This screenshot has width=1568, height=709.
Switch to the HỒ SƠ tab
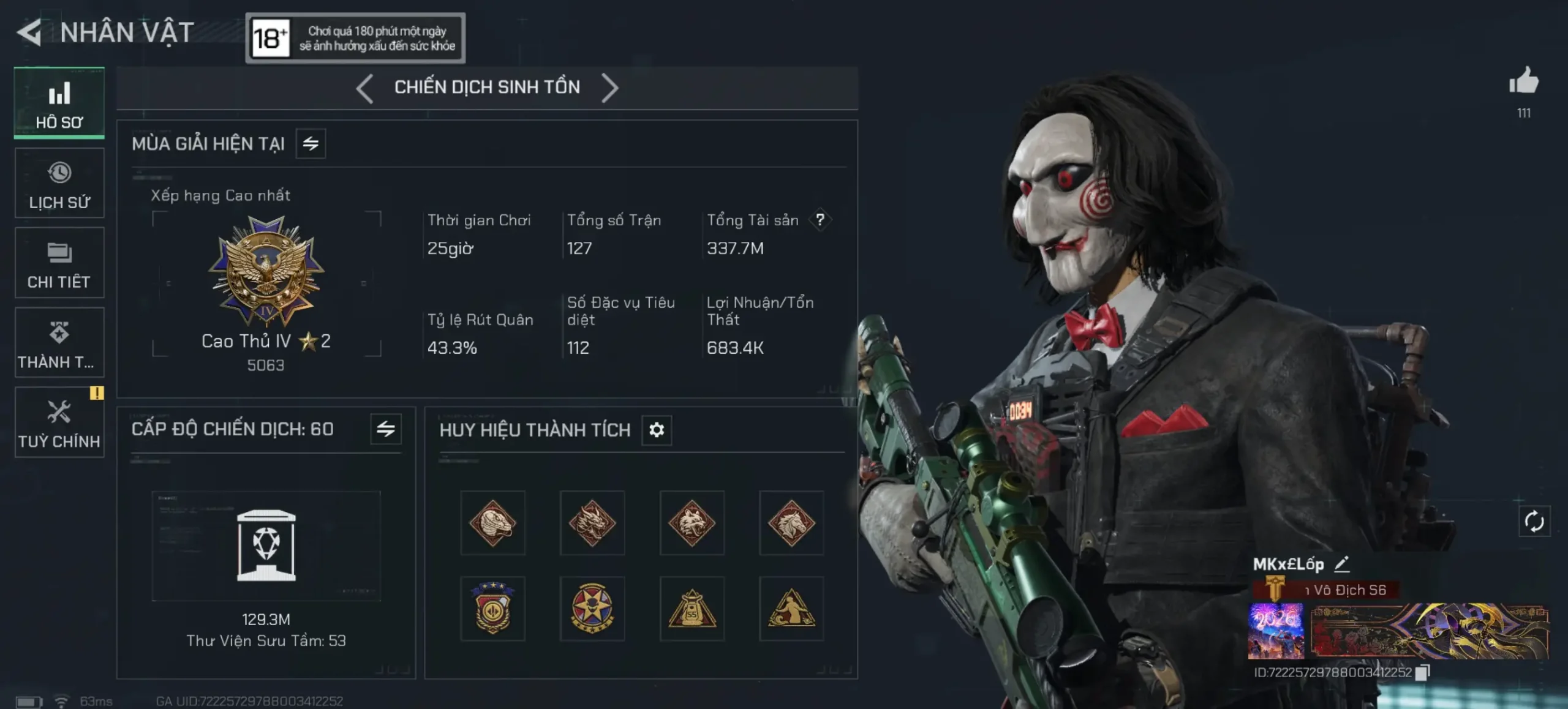(x=59, y=103)
